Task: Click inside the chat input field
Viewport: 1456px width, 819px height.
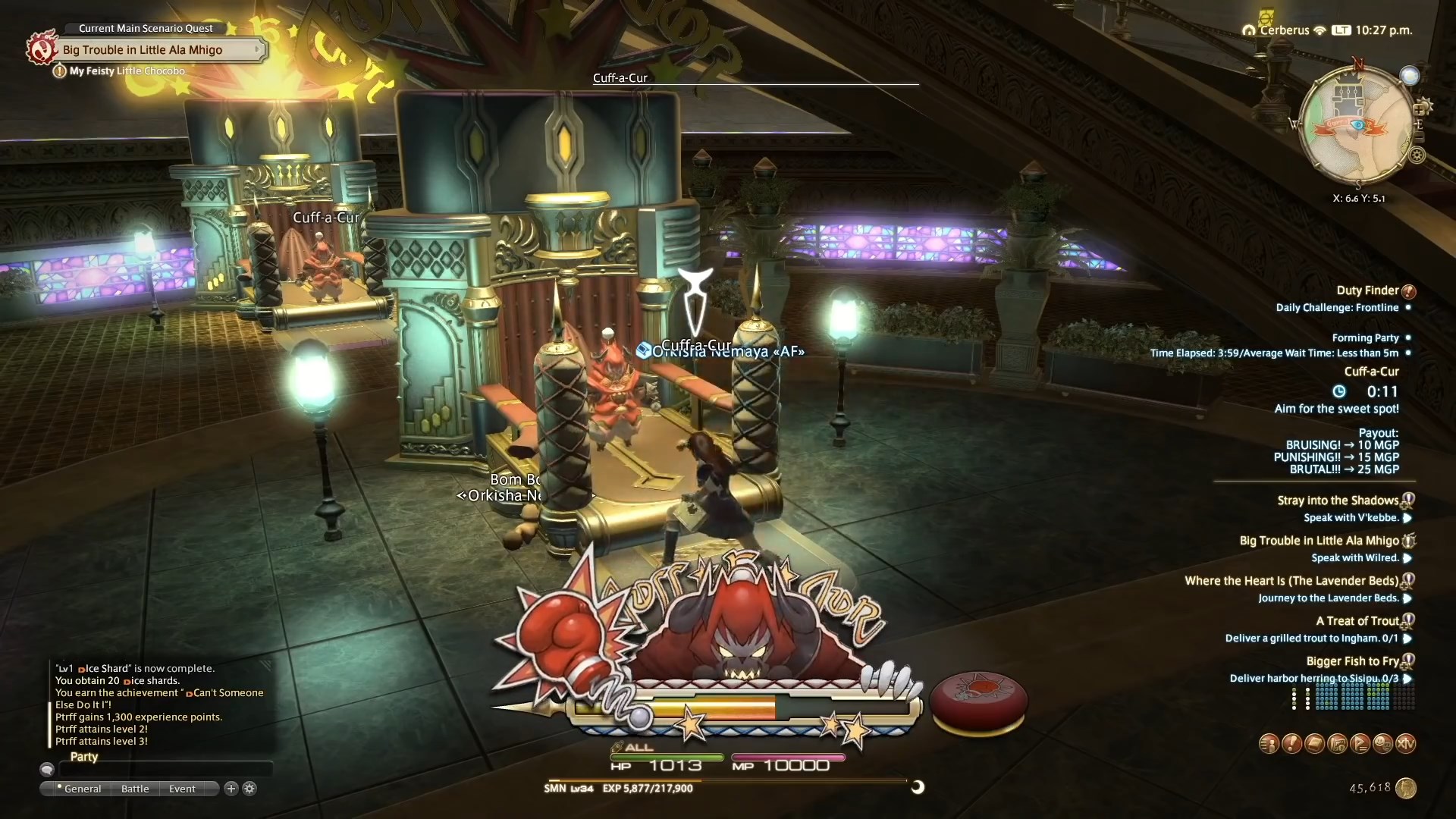Action: tap(165, 769)
